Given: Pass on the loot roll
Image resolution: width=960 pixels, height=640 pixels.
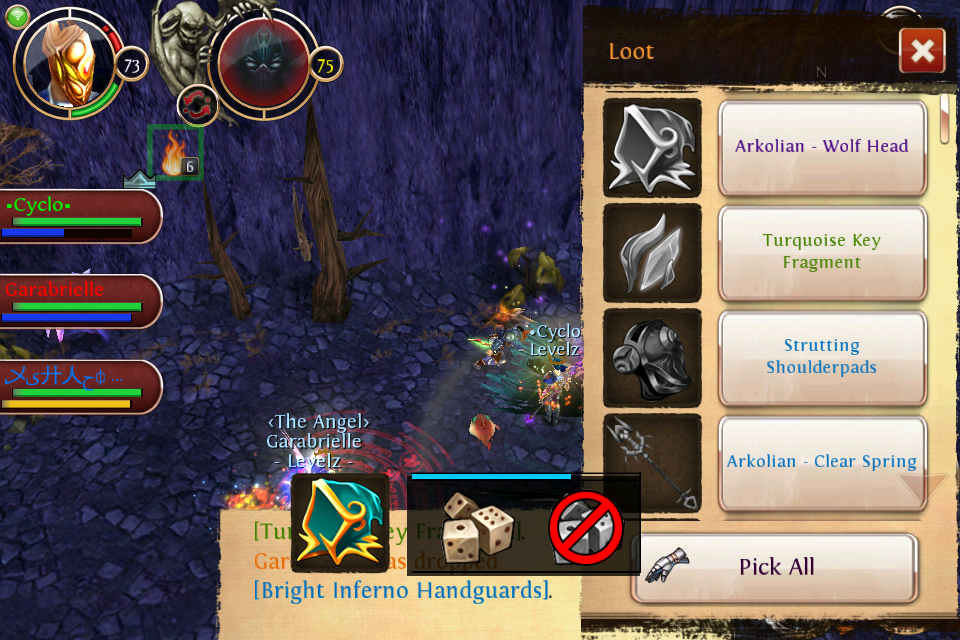Looking at the screenshot, I should pos(586,527).
